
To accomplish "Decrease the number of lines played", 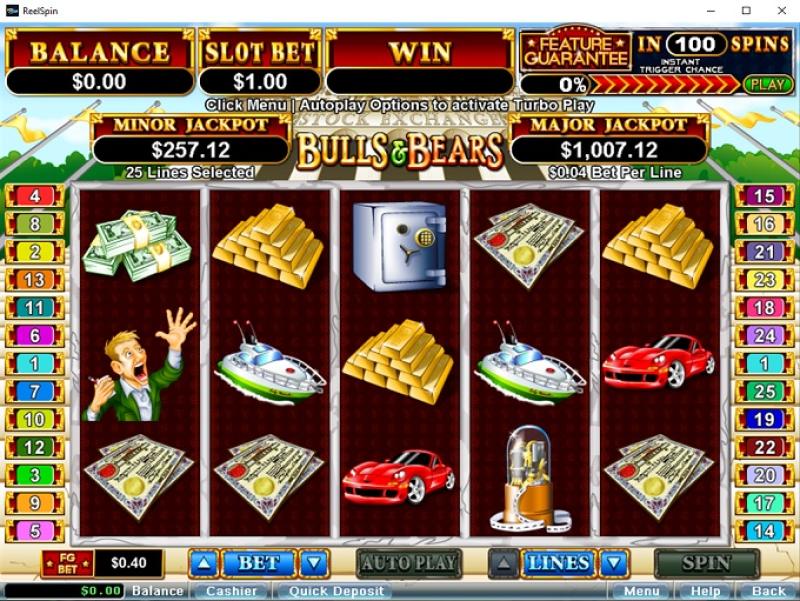I will point(614,563).
